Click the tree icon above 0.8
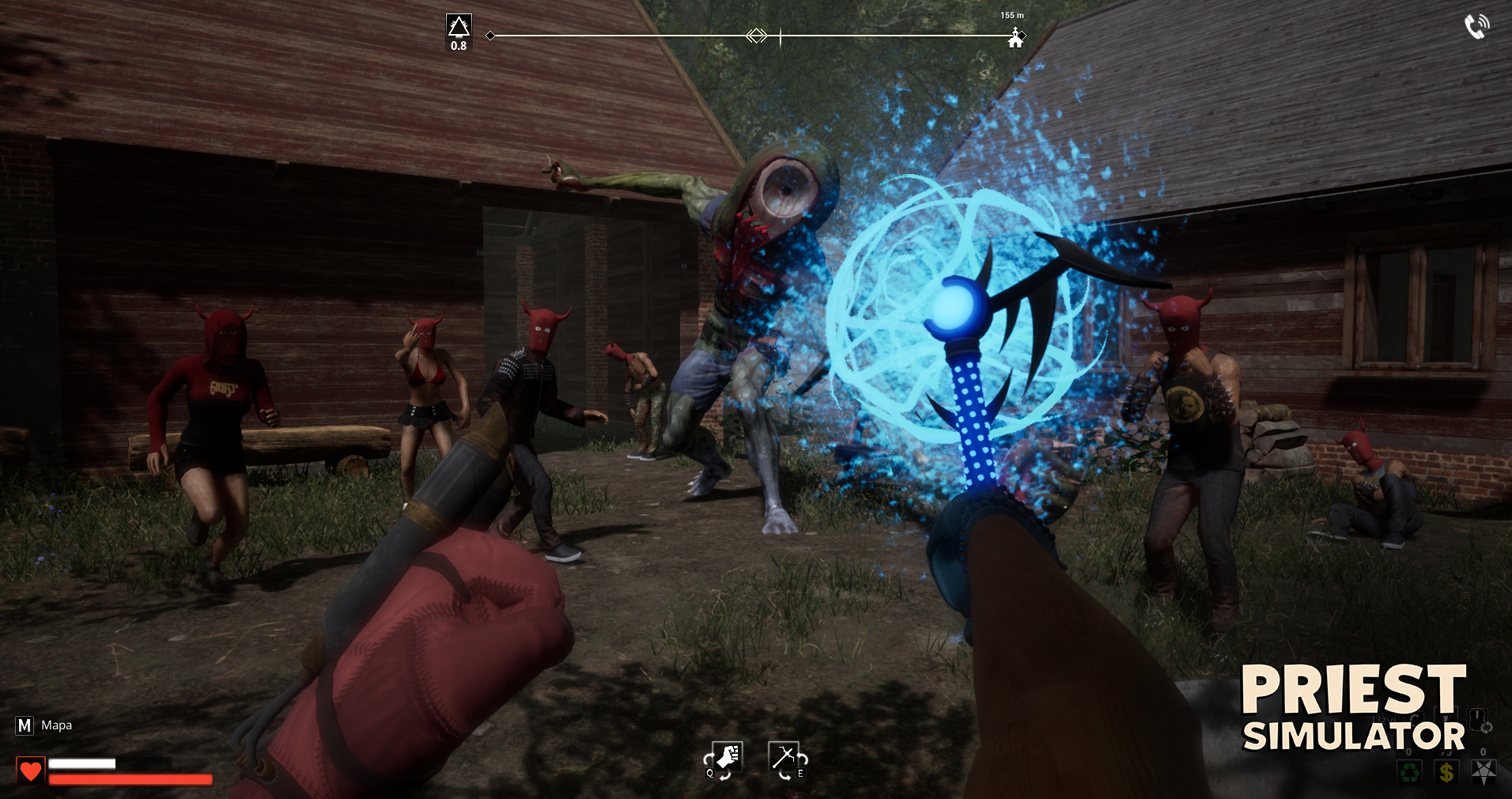The image size is (1512, 799). coord(459,26)
